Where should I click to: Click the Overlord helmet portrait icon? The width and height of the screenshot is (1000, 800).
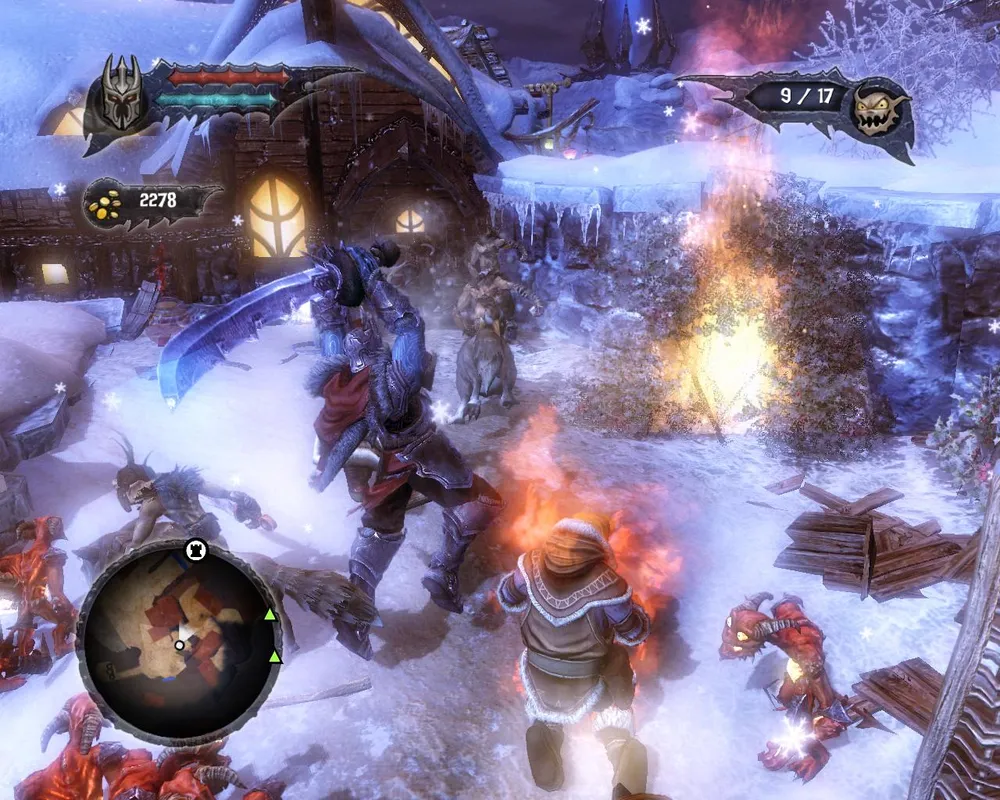tap(120, 97)
